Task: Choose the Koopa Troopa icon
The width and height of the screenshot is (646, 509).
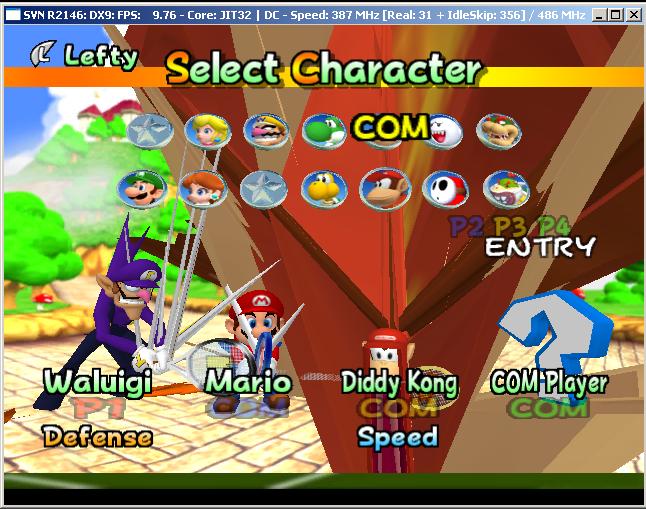Action: (324, 188)
